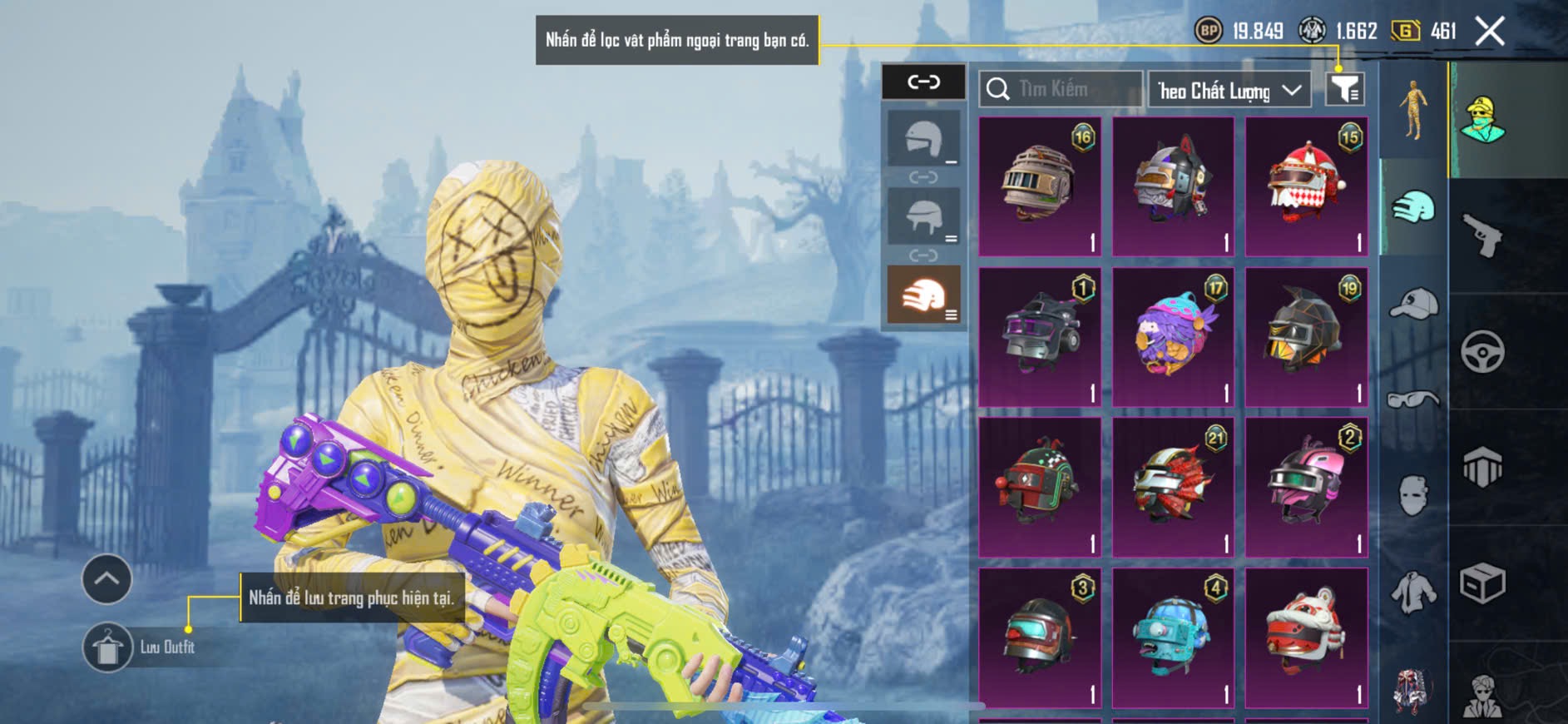Switch to the level 2 helmet tab

[923, 216]
